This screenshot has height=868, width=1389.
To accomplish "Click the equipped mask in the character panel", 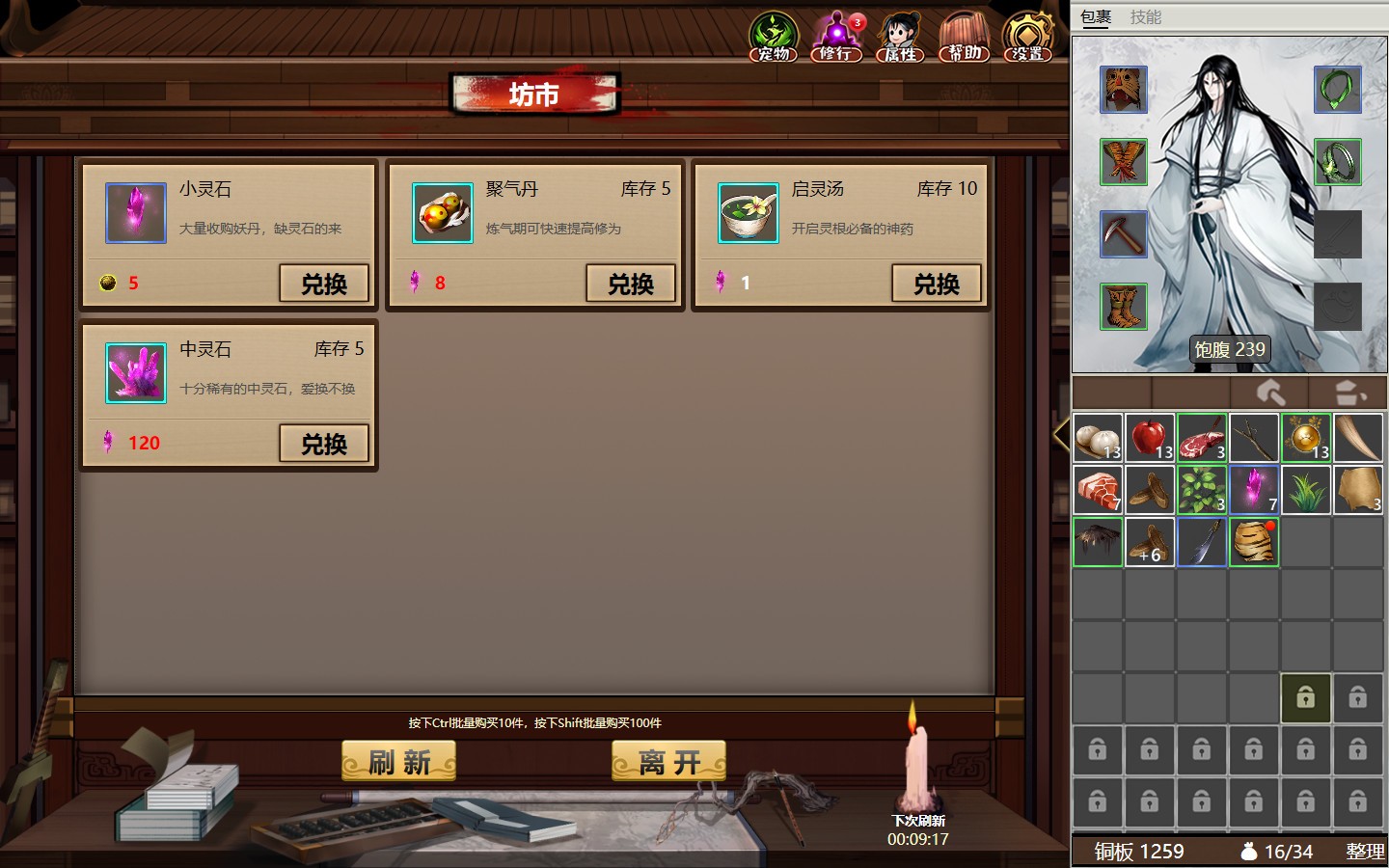I will [x=1123, y=89].
